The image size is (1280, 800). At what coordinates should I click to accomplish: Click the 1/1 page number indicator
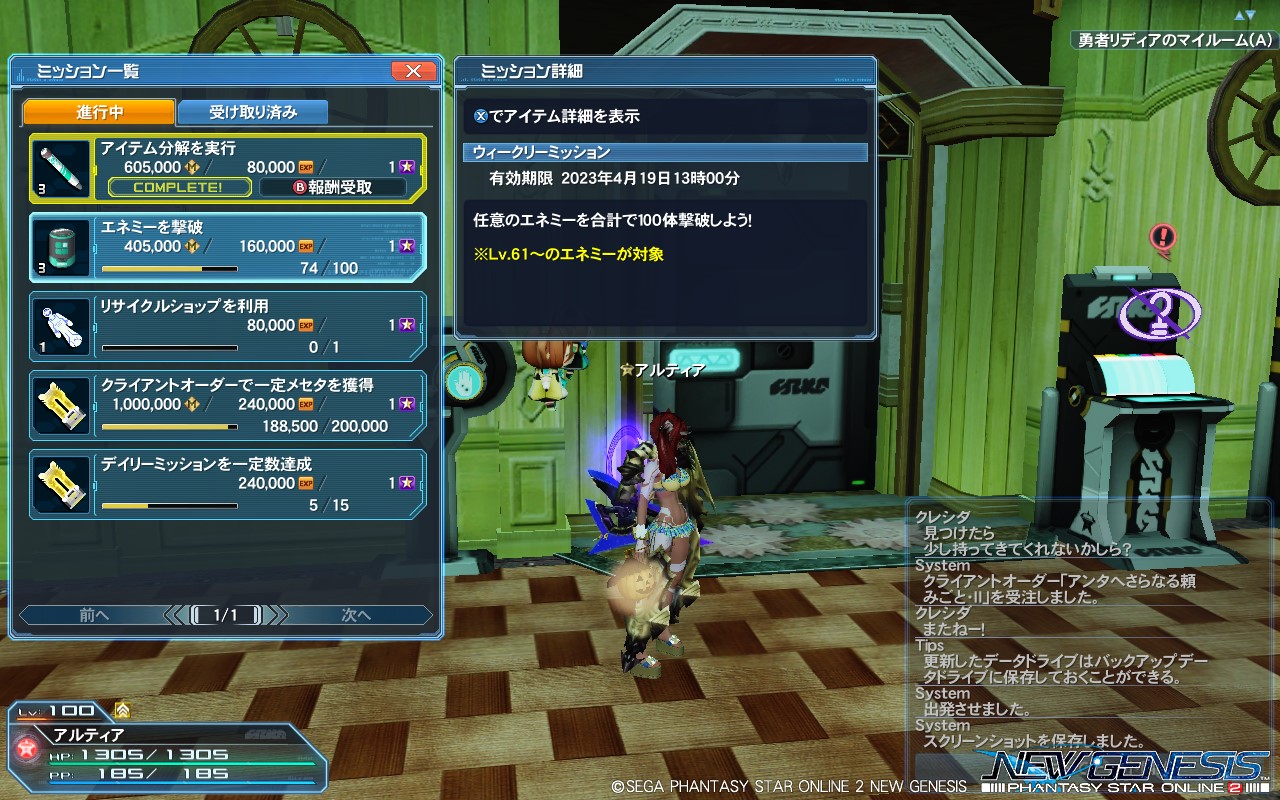point(228,615)
